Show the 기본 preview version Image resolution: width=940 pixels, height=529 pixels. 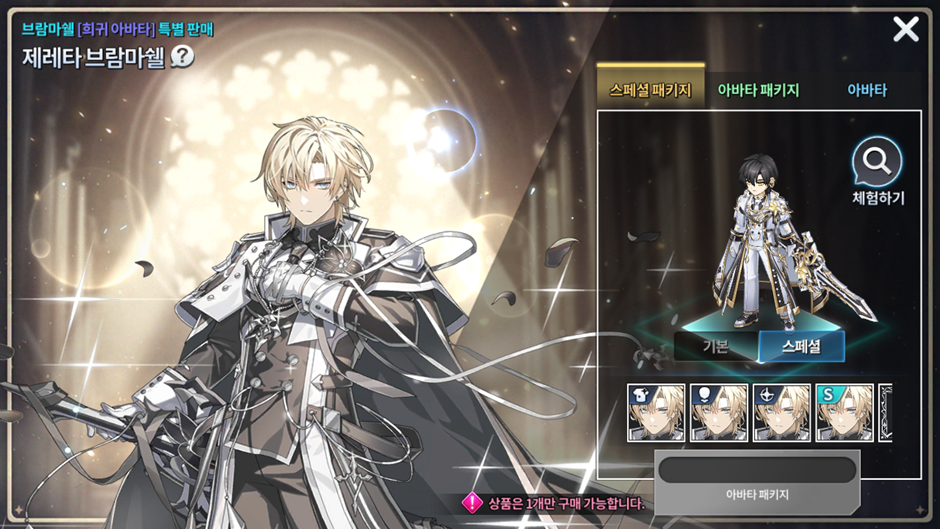point(716,346)
